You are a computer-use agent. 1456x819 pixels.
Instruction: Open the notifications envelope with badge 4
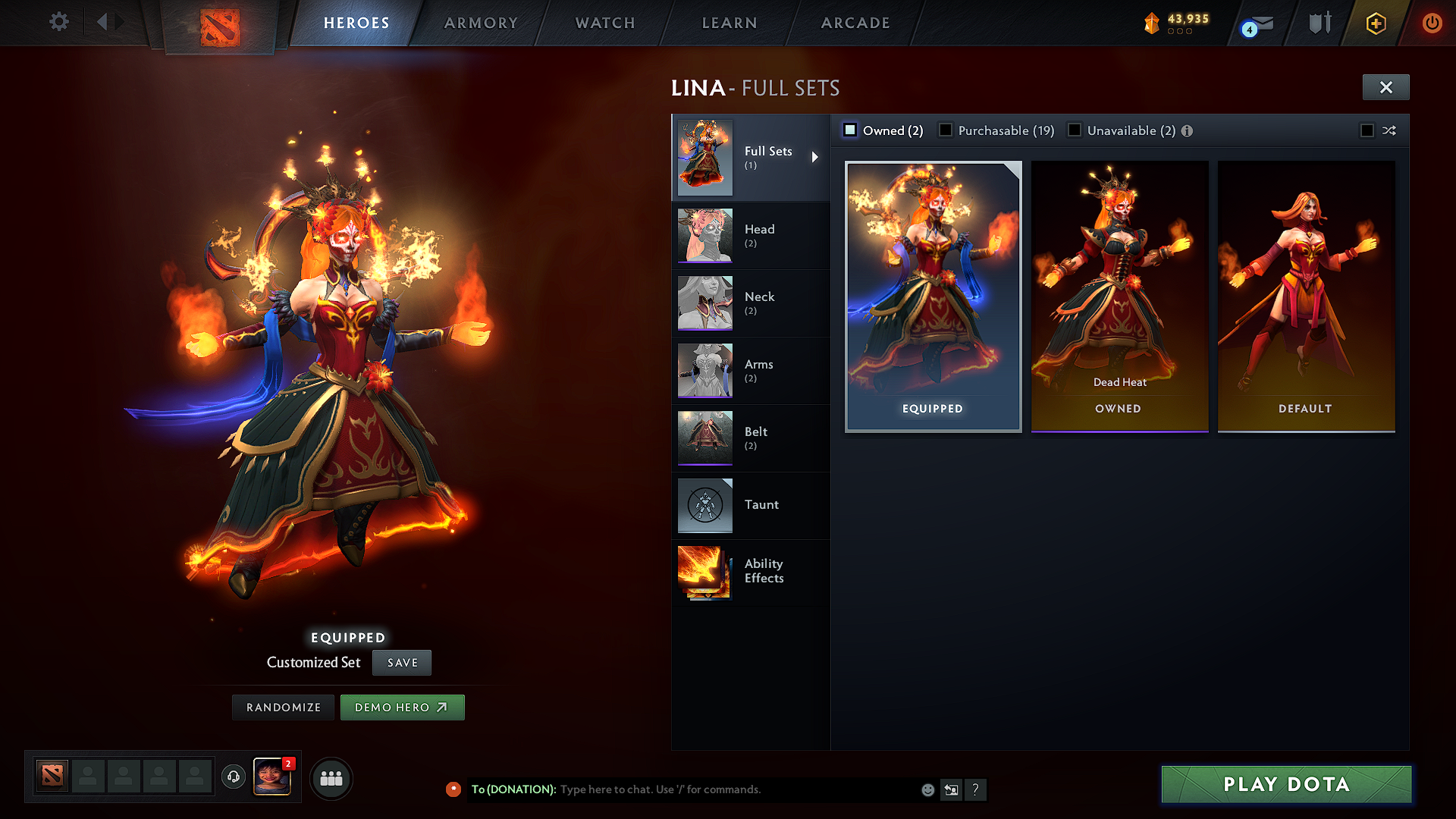coord(1255,23)
